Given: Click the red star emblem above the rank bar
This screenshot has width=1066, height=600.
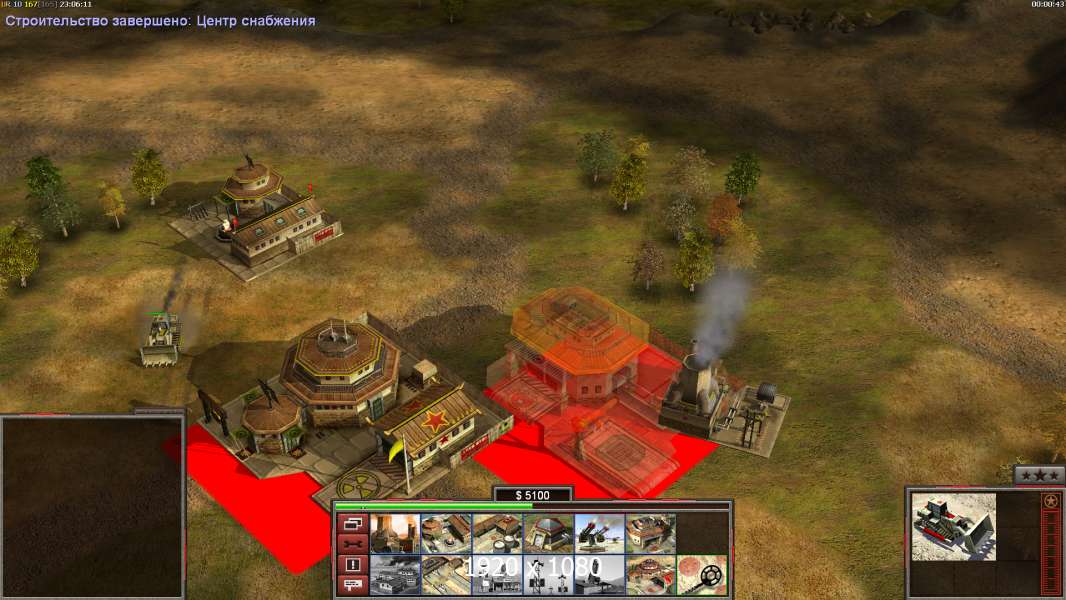Looking at the screenshot, I should pos(1050,502).
